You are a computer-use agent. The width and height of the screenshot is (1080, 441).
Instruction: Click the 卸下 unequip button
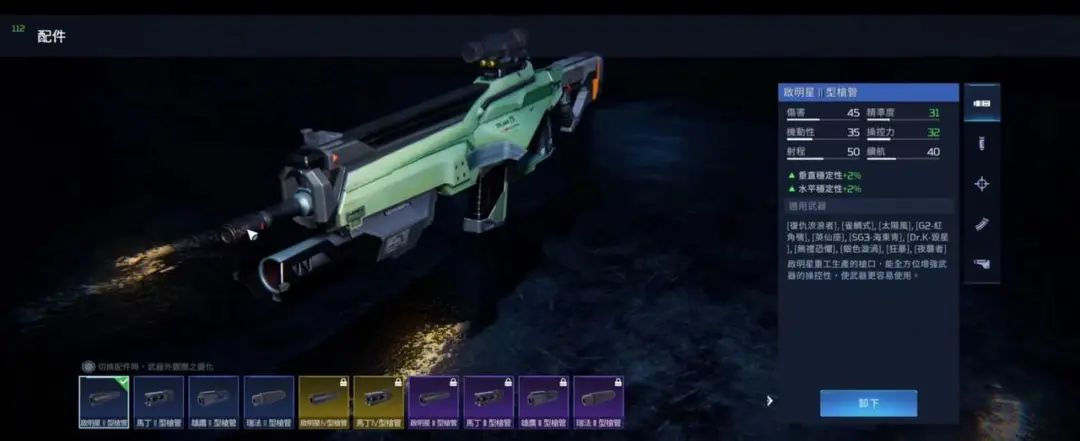tap(868, 403)
